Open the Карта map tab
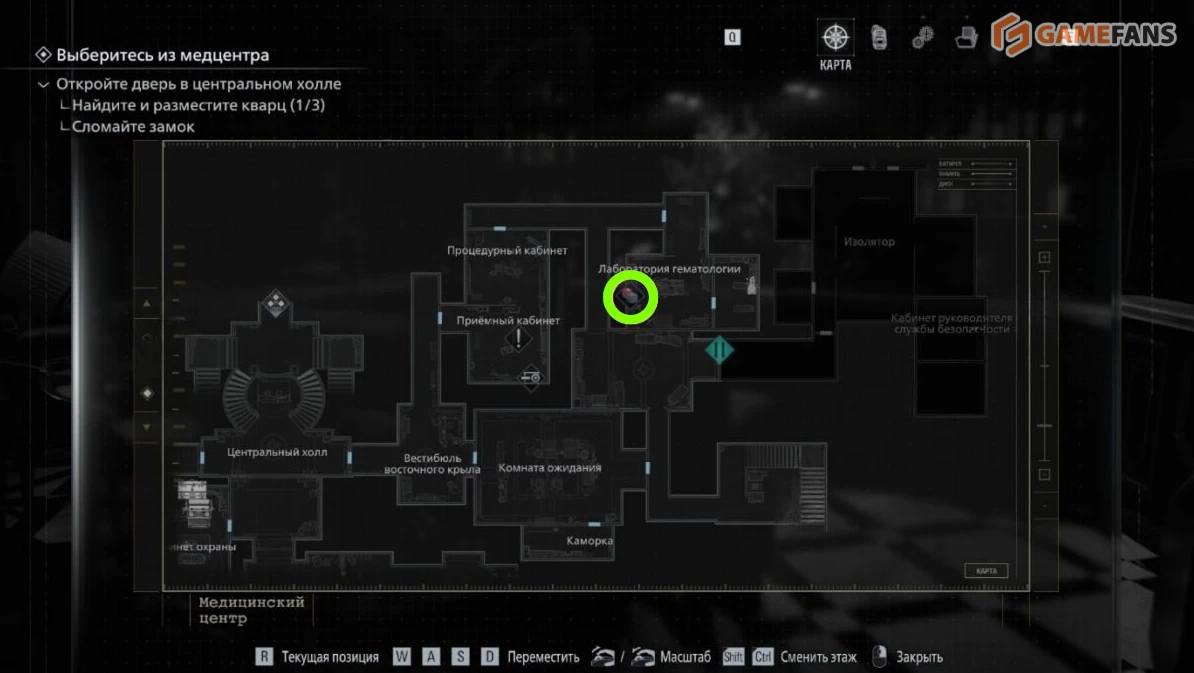 point(835,39)
